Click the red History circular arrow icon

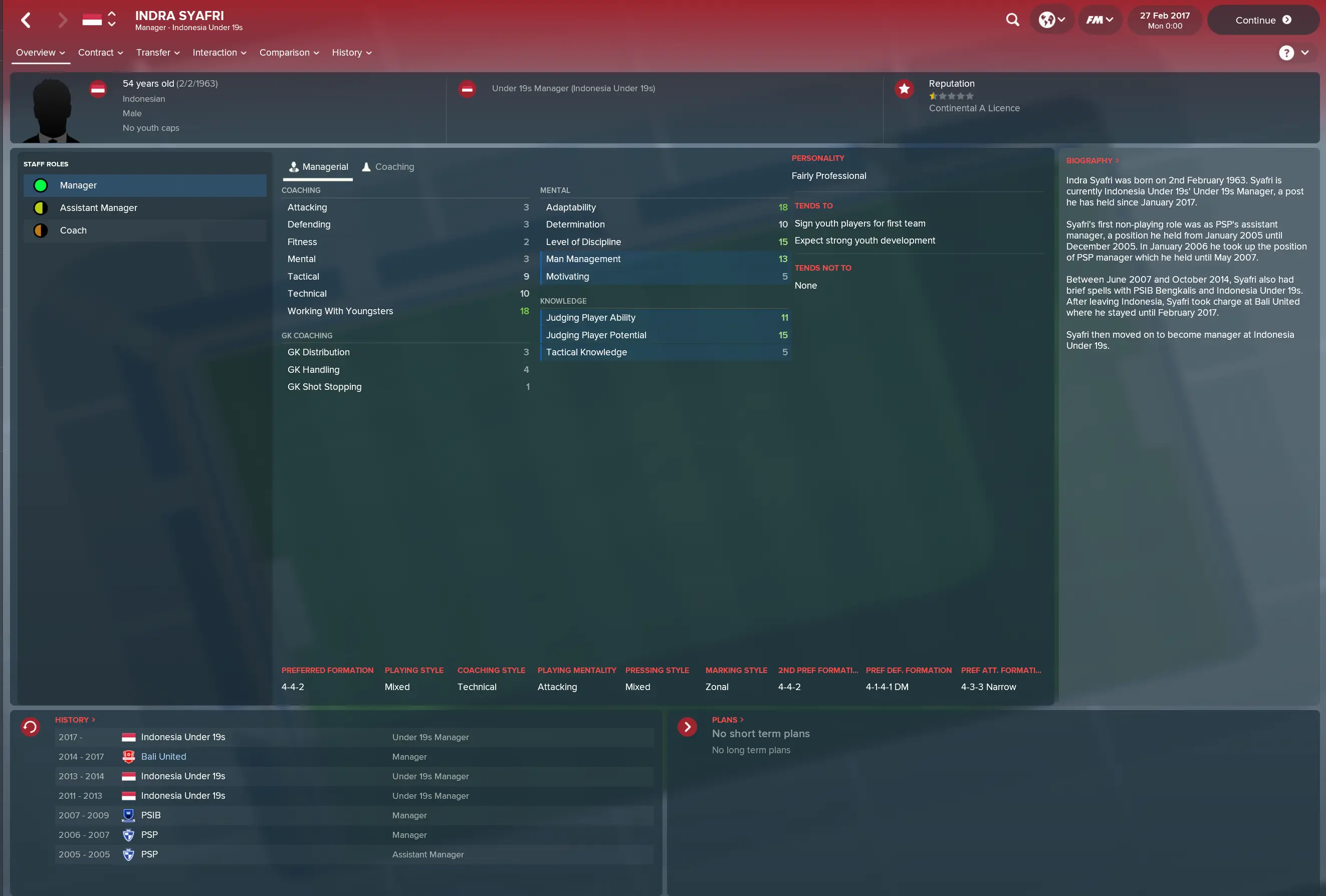point(30,727)
